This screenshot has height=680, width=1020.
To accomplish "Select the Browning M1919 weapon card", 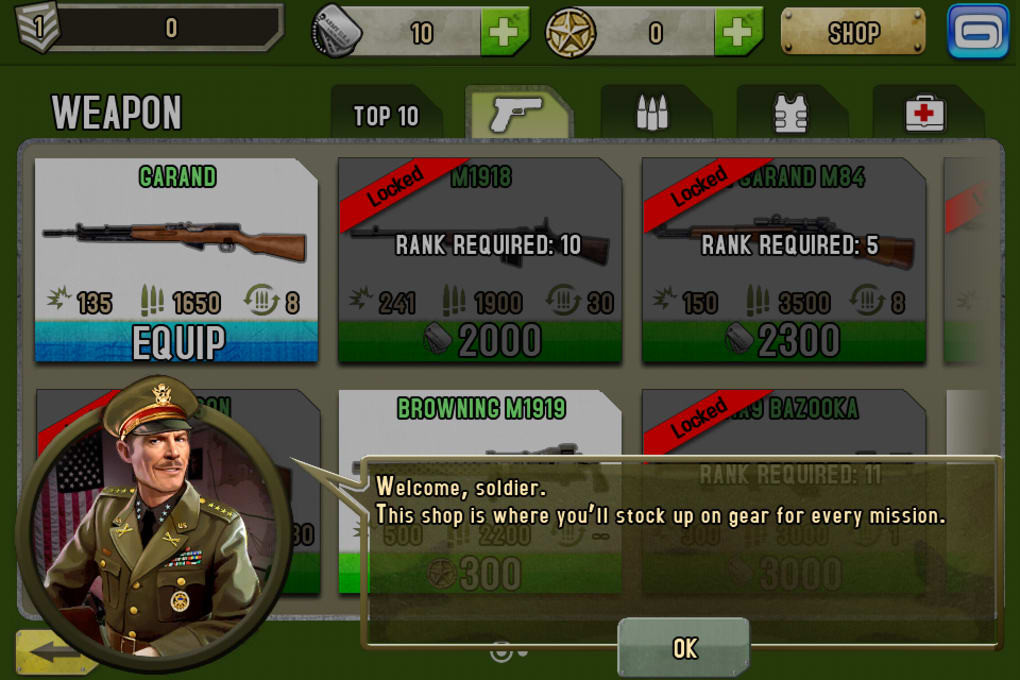I will pos(480,425).
